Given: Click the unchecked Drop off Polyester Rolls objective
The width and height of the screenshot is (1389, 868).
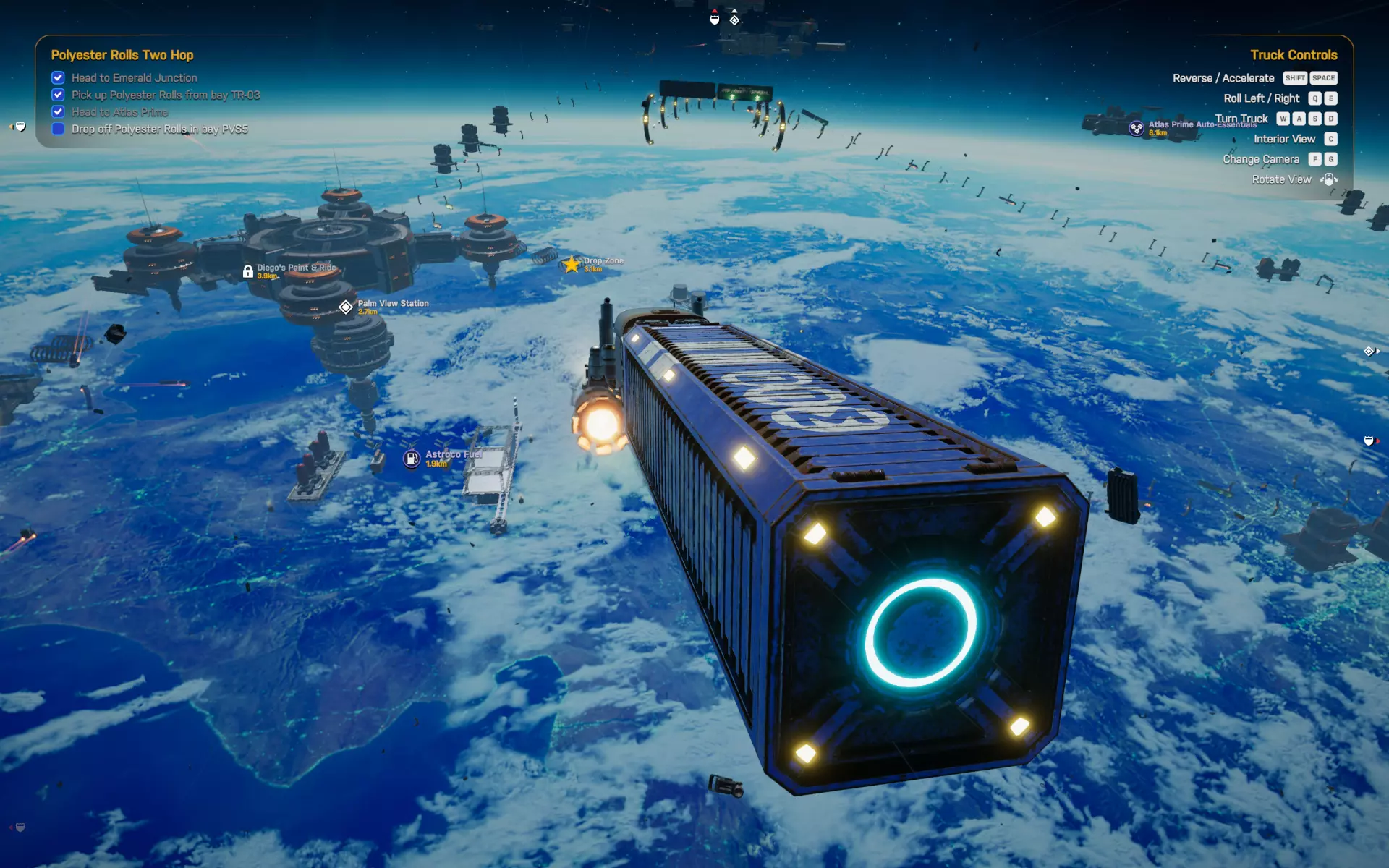Looking at the screenshot, I should 159,129.
